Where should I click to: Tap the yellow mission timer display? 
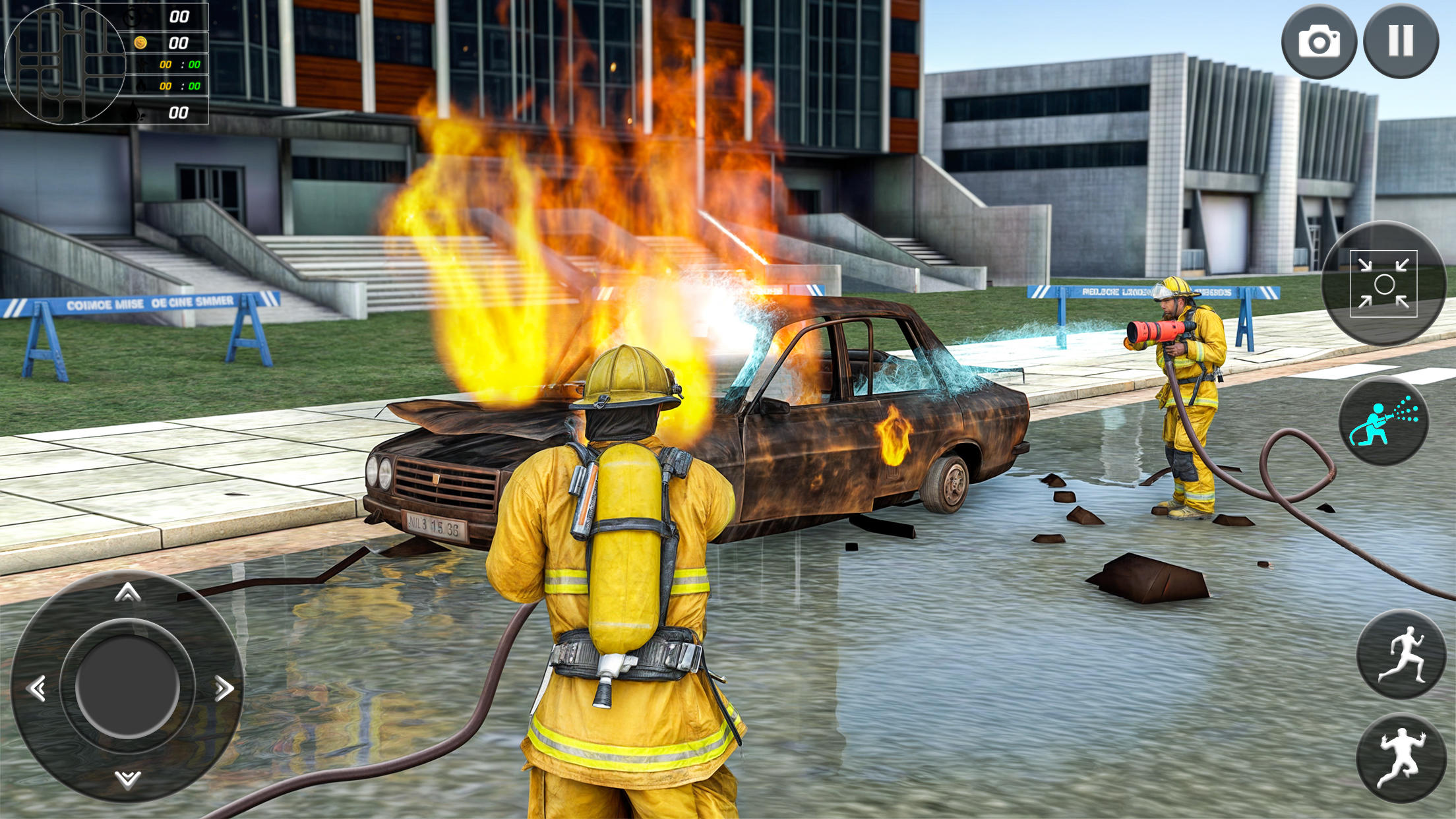tap(166, 65)
